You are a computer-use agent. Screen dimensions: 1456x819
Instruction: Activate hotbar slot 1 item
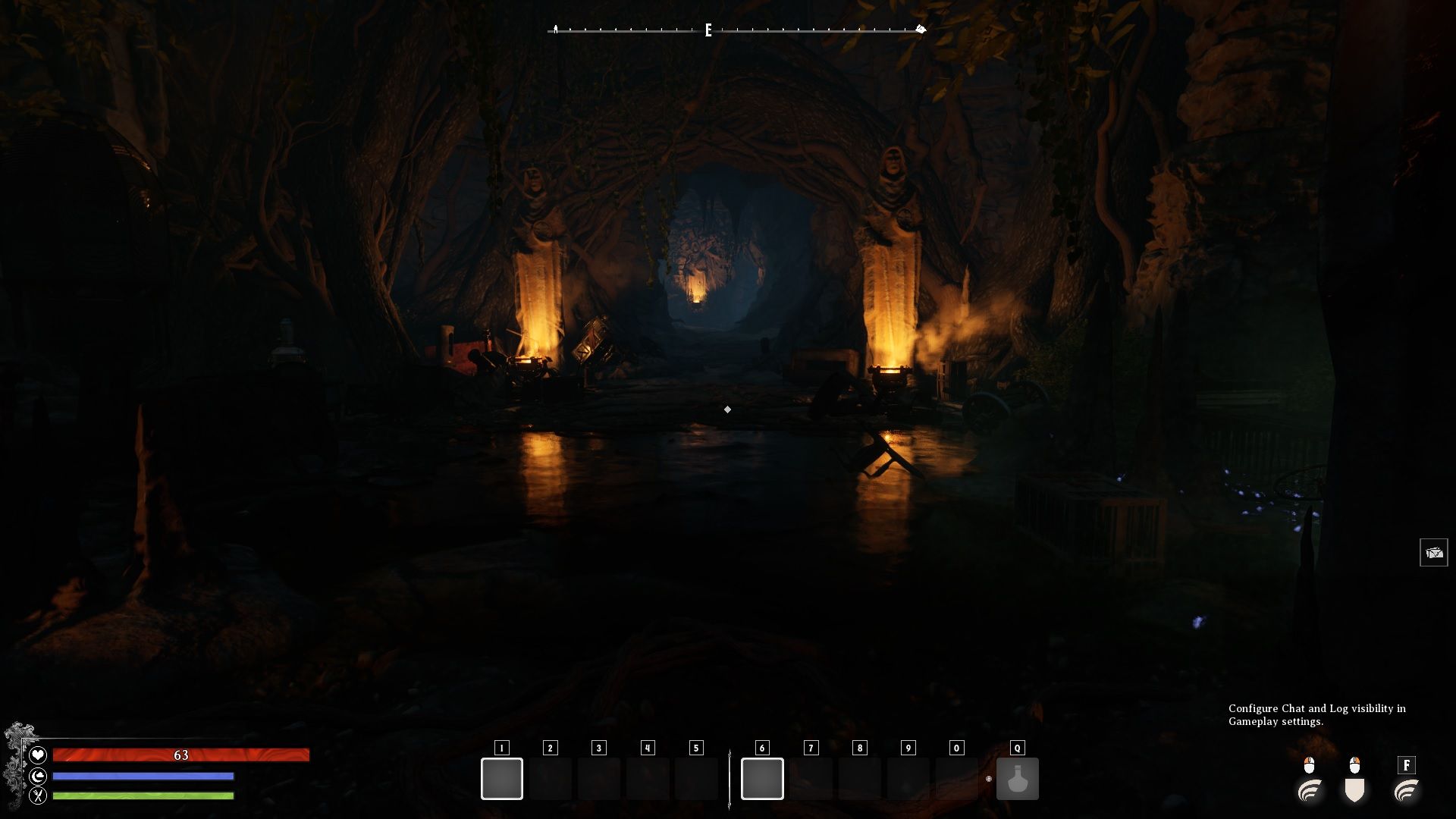(x=501, y=777)
